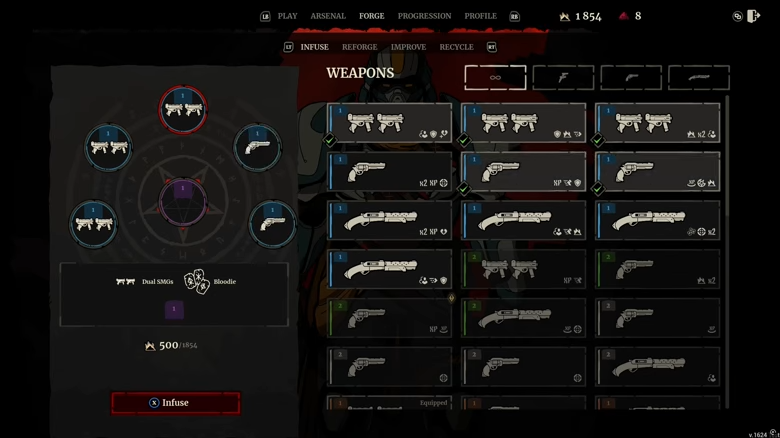Confirm with the red Infuse button

pyautogui.click(x=176, y=403)
